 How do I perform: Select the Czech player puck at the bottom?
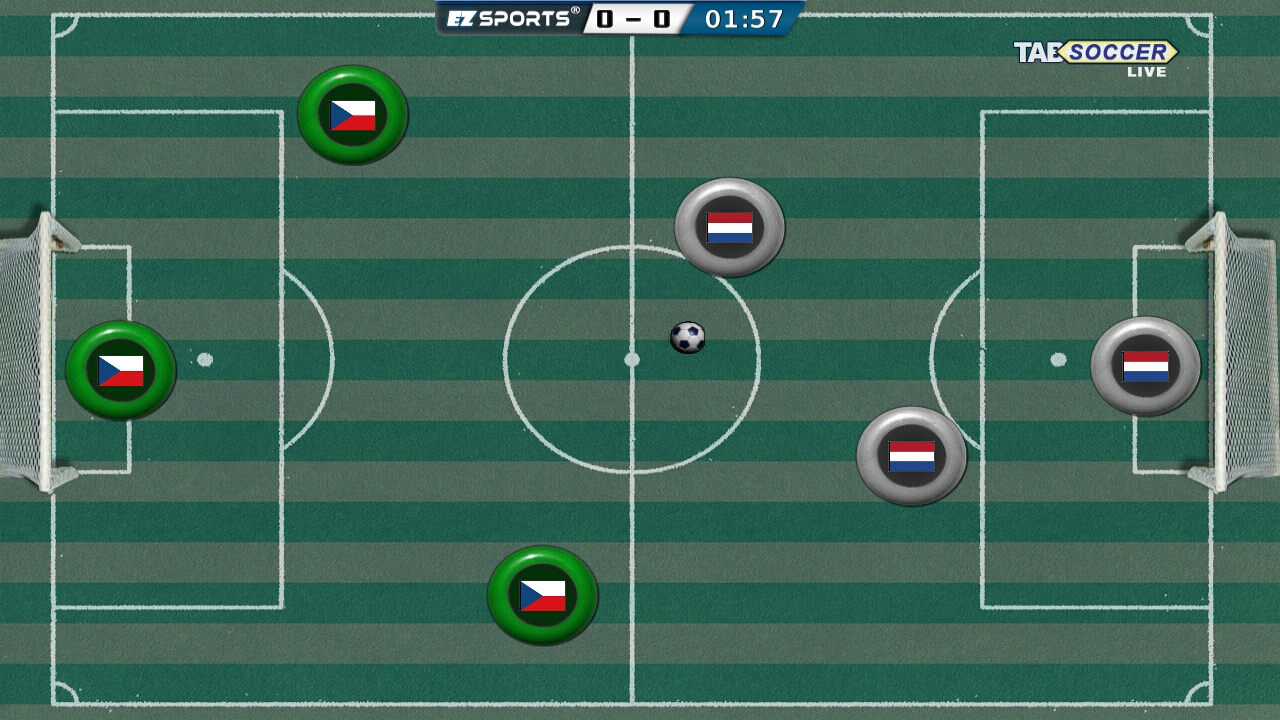pos(543,594)
